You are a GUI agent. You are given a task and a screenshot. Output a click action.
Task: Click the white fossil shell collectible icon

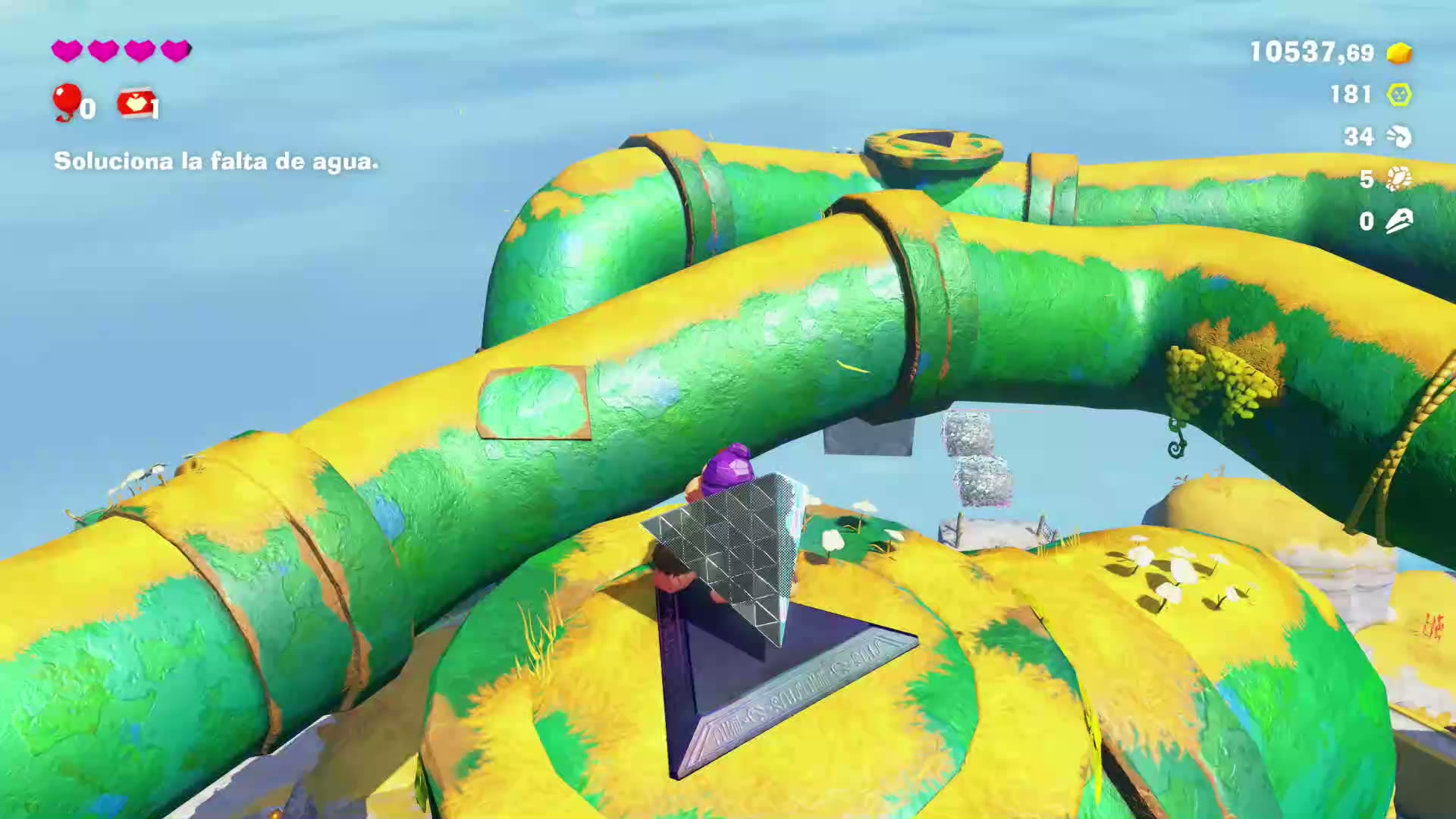[x=1399, y=136]
